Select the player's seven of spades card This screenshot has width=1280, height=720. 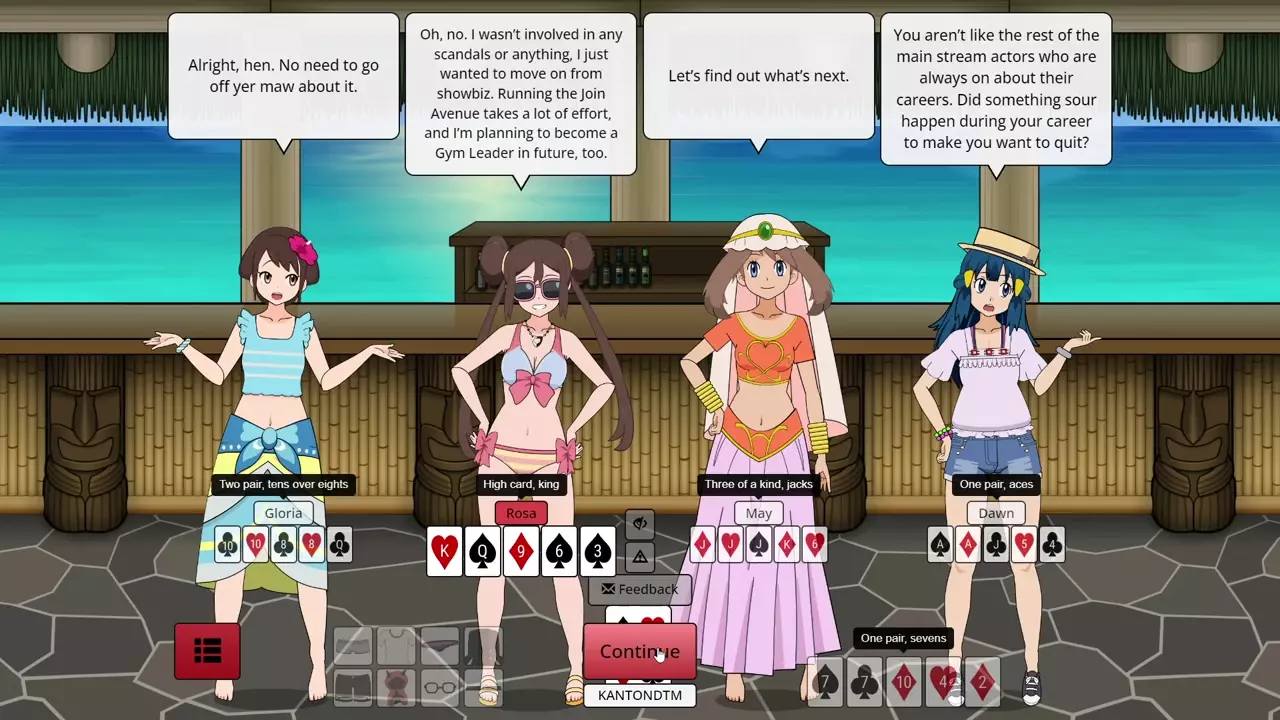click(x=825, y=683)
